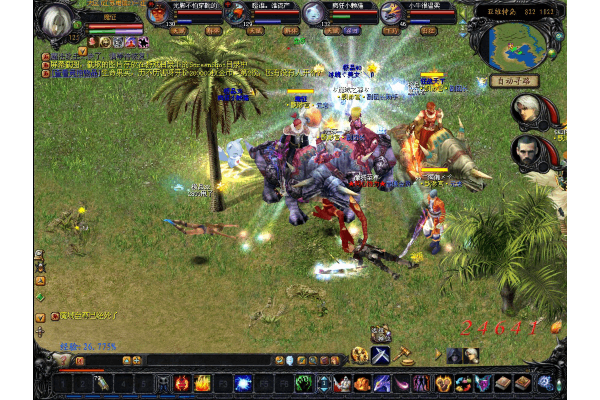Screen dimensions: 600x400
Task: Select the bearded companion portrait on right
Action: pyautogui.click(x=527, y=152)
